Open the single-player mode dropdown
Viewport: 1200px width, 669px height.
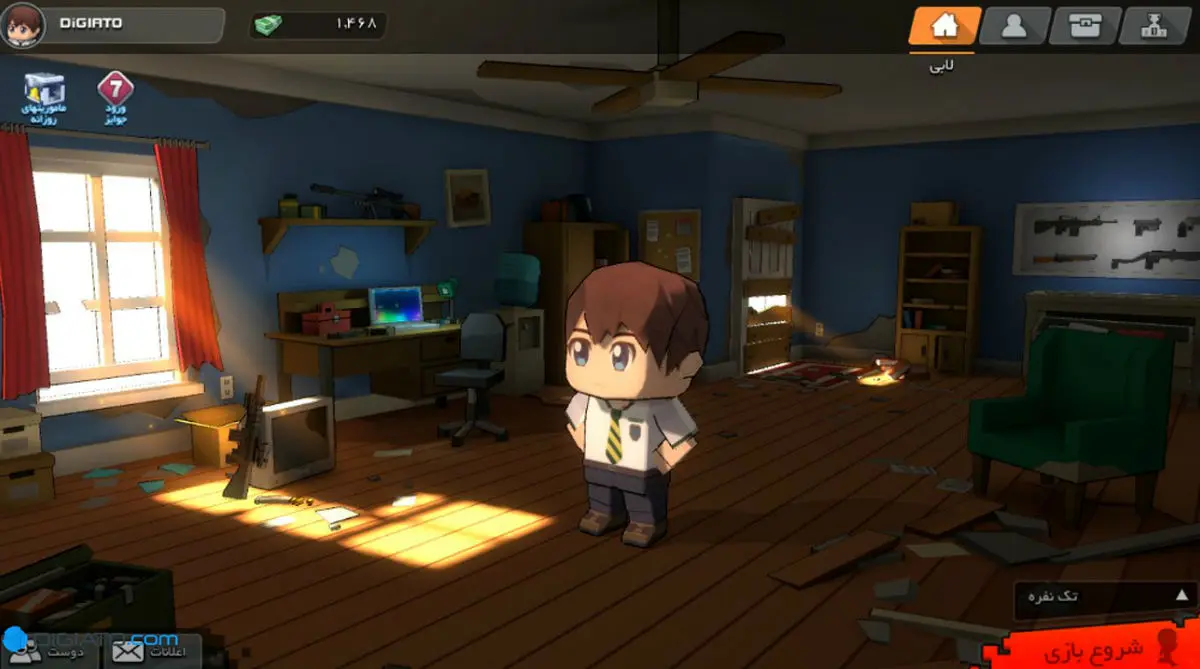click(x=1102, y=597)
